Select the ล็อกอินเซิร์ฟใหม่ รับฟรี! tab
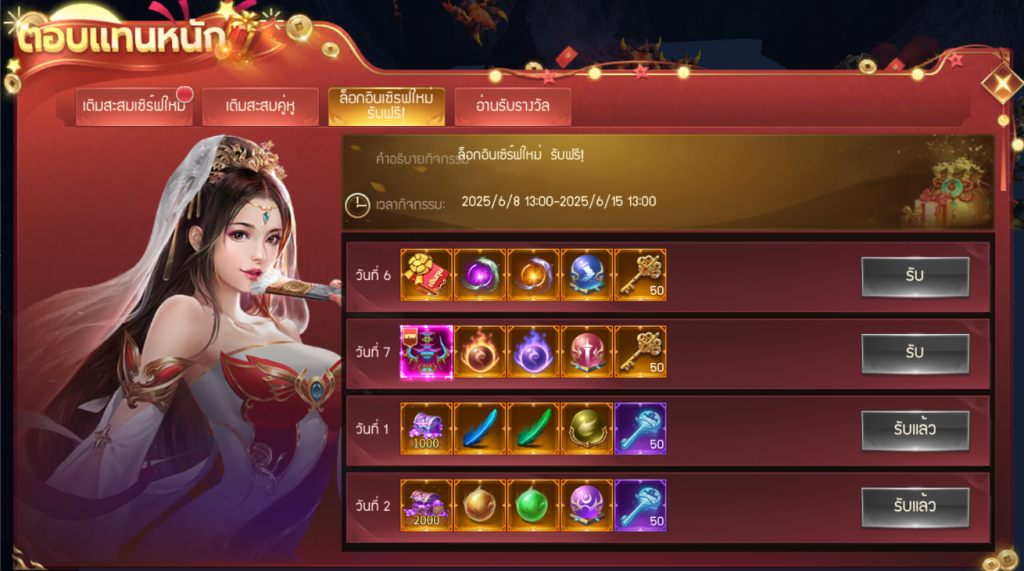 click(386, 106)
